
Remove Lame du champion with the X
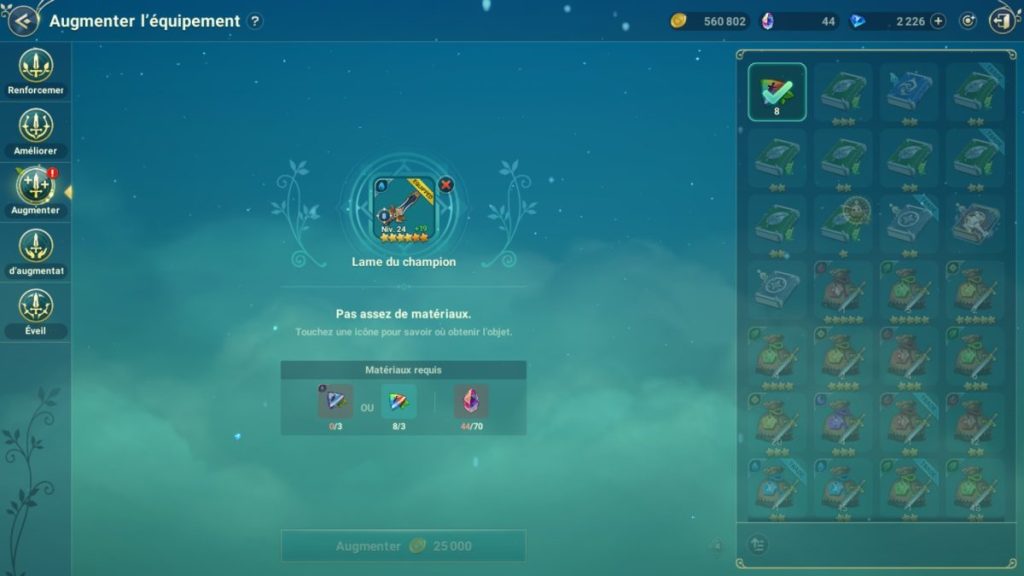446,184
